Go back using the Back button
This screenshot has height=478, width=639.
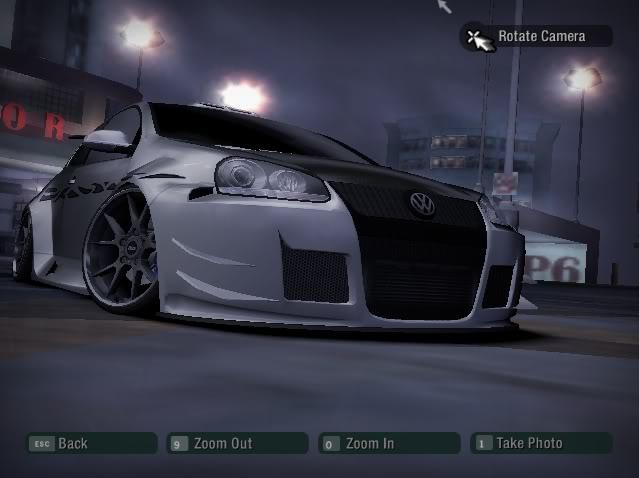[90, 443]
